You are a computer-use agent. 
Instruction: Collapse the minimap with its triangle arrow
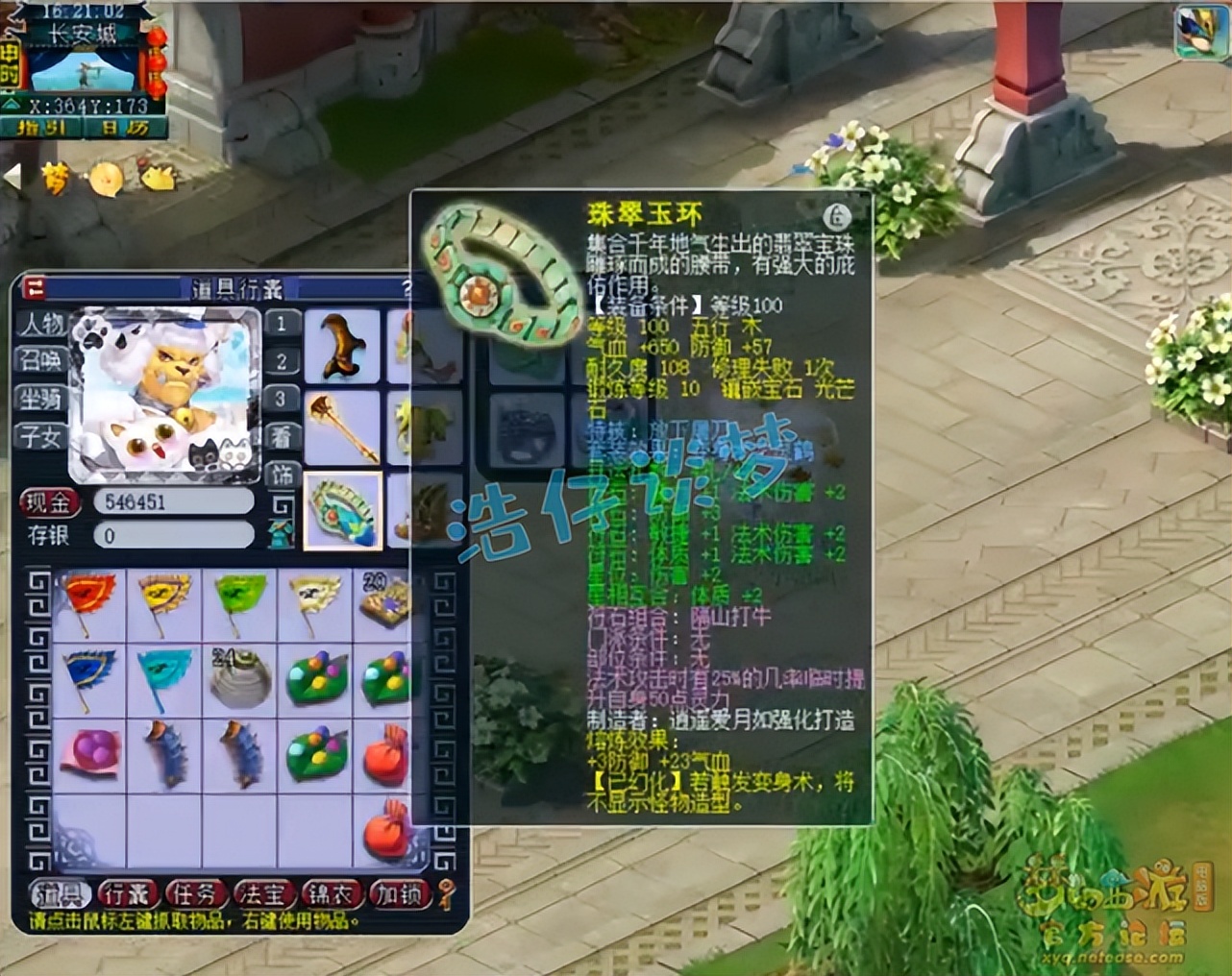coord(12,102)
